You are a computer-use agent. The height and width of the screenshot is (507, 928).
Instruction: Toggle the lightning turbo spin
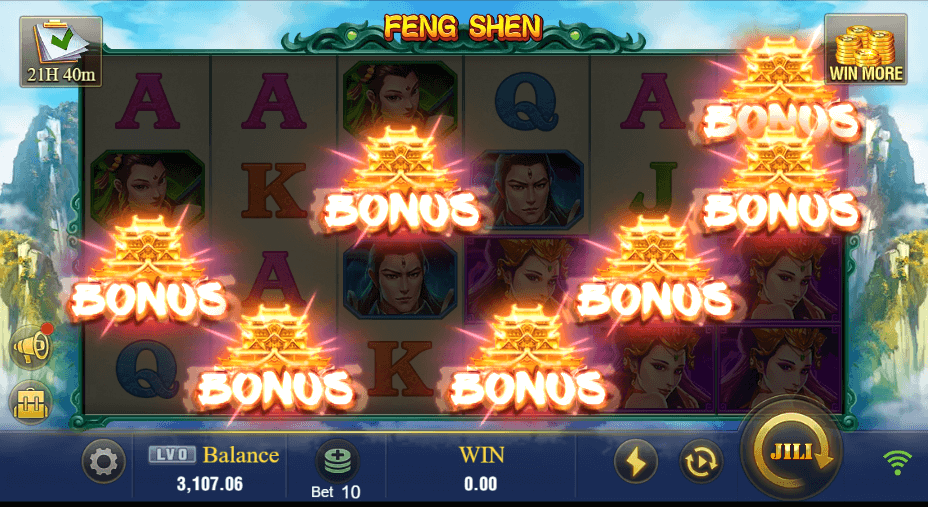[x=635, y=461]
